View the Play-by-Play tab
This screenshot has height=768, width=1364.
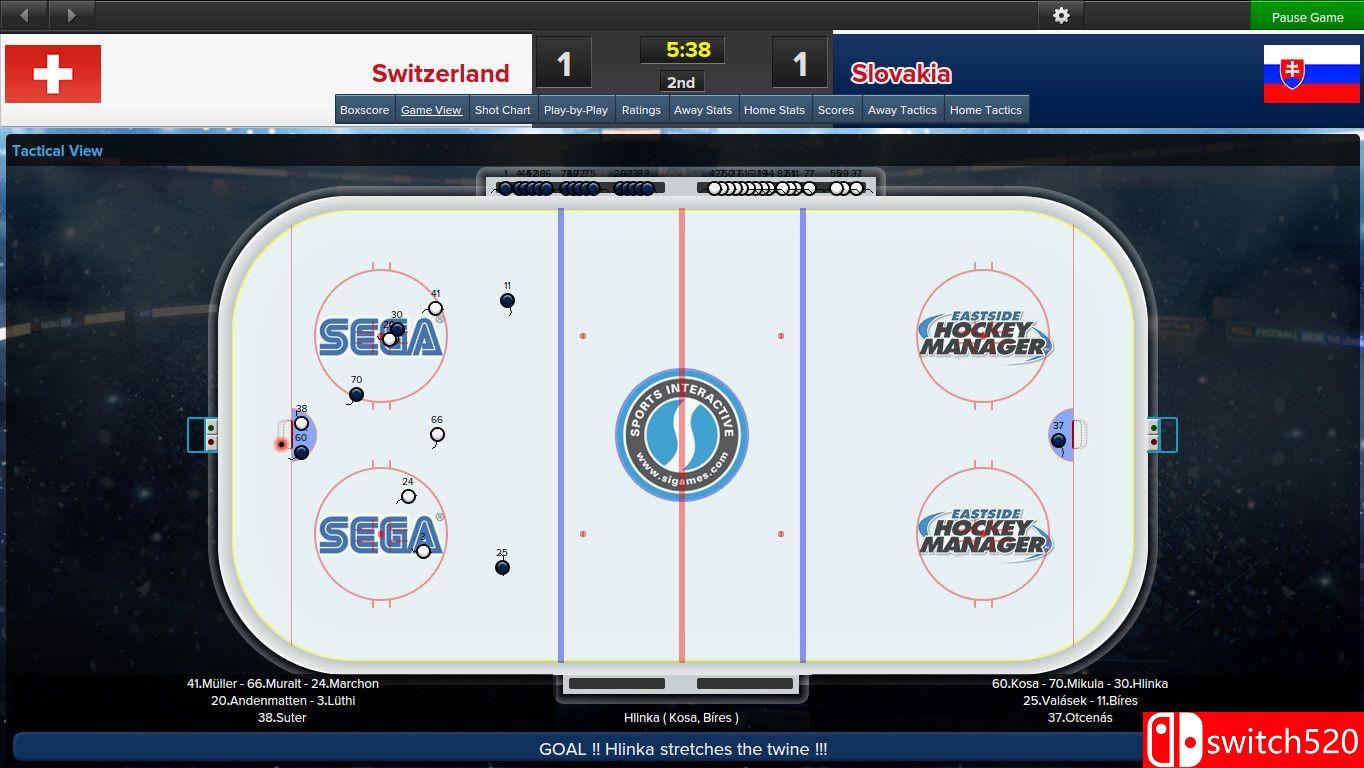point(575,109)
